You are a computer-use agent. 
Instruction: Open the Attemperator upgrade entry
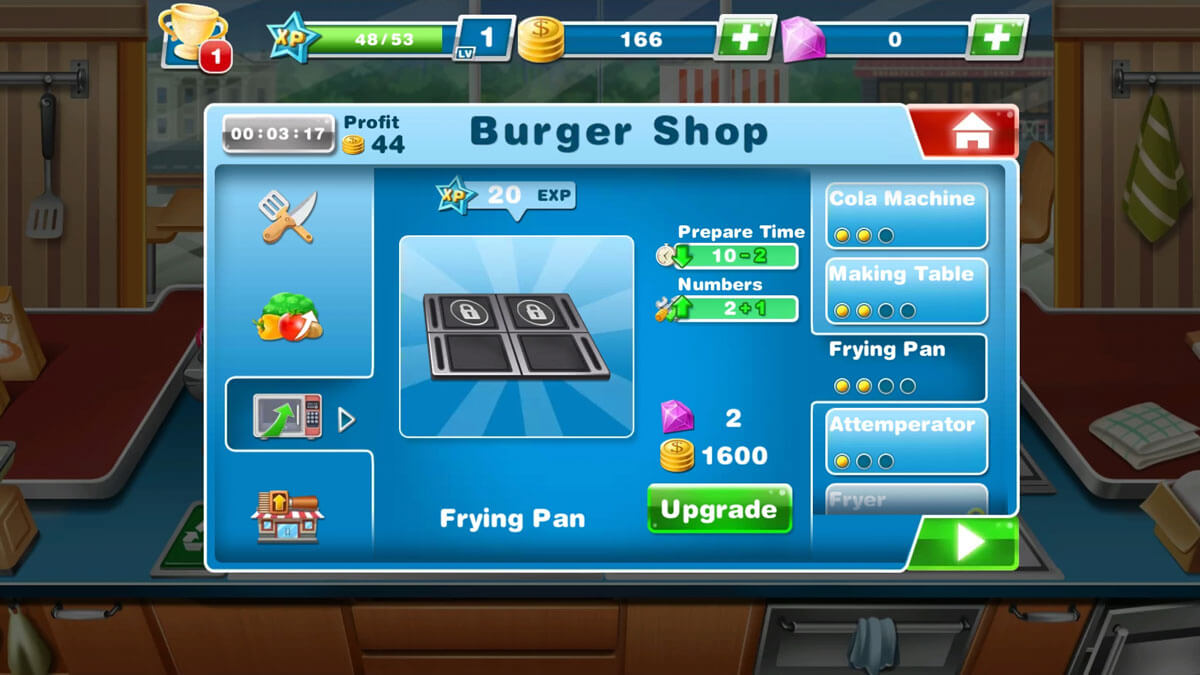click(x=906, y=441)
